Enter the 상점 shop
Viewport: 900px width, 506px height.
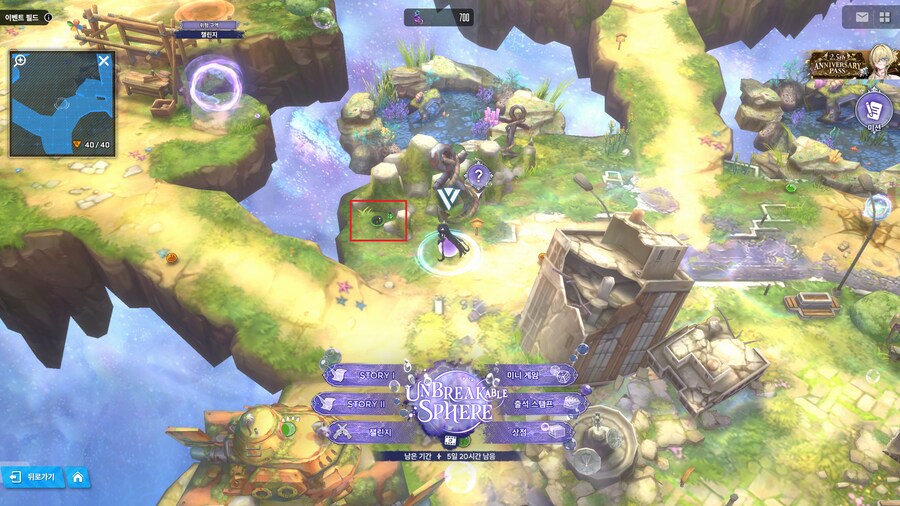point(532,432)
